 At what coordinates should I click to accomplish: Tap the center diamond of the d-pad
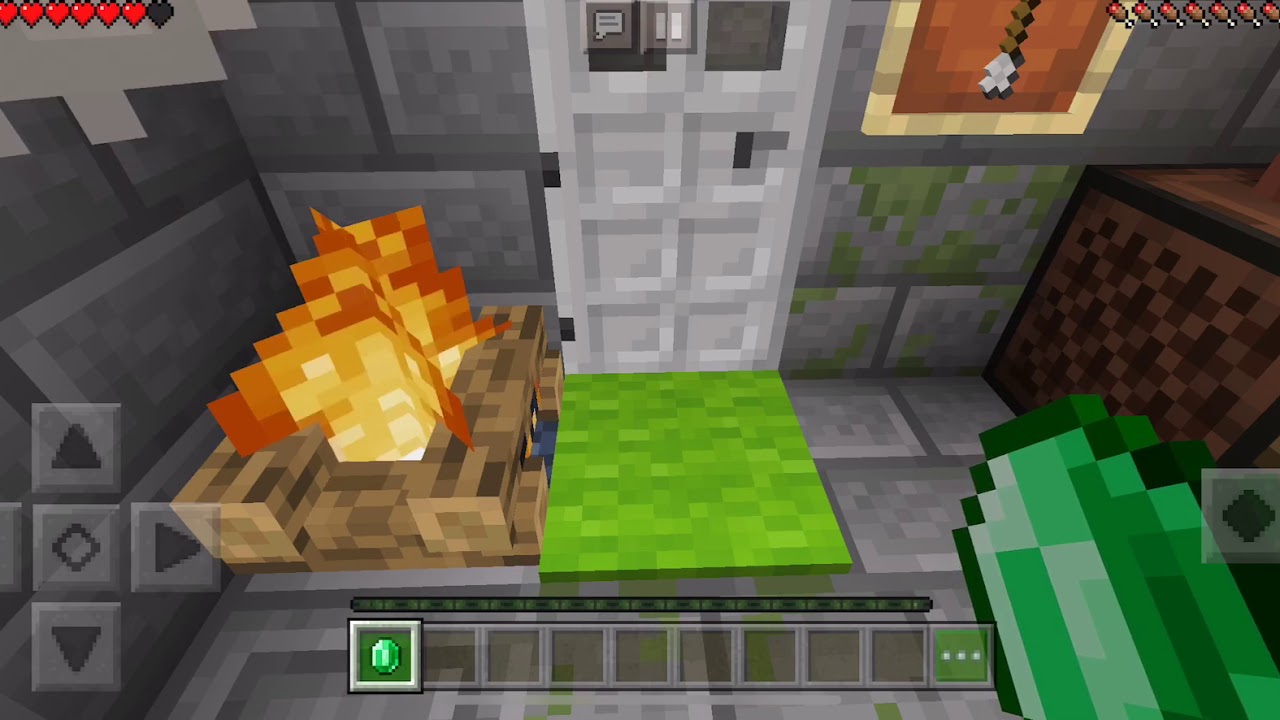pos(78,547)
